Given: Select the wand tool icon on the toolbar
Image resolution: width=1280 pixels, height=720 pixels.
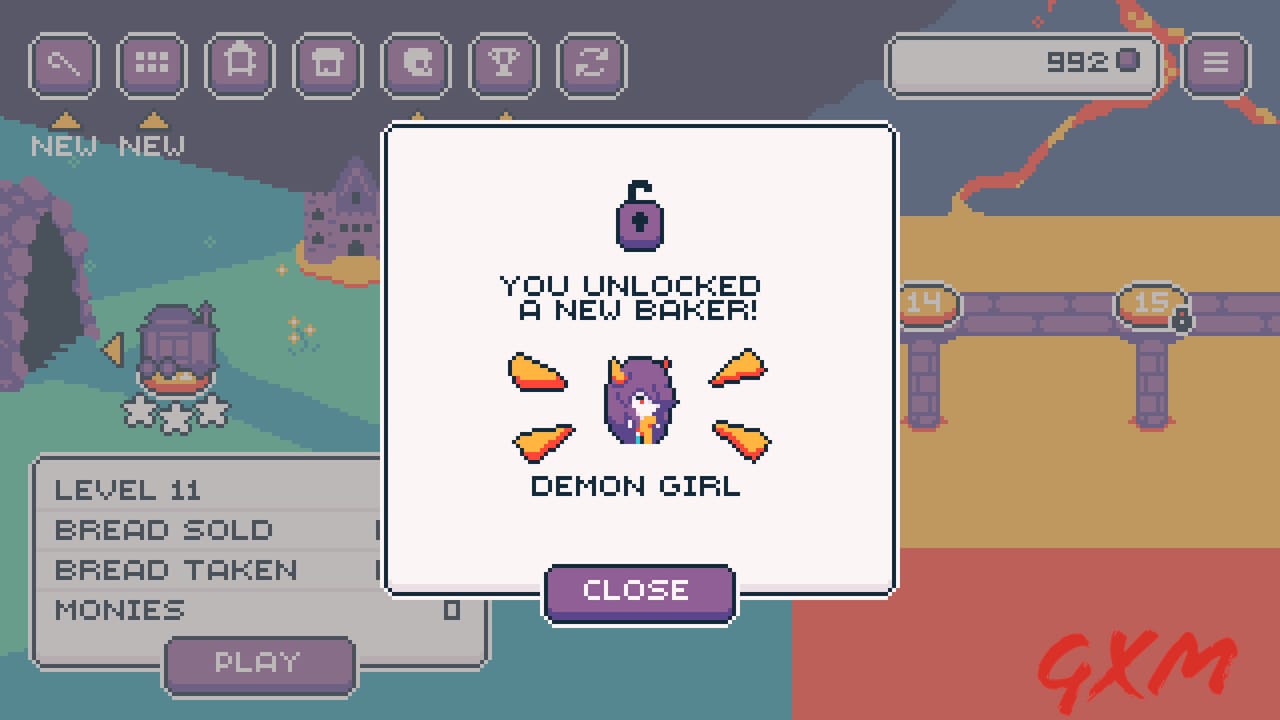Looking at the screenshot, I should 63,63.
